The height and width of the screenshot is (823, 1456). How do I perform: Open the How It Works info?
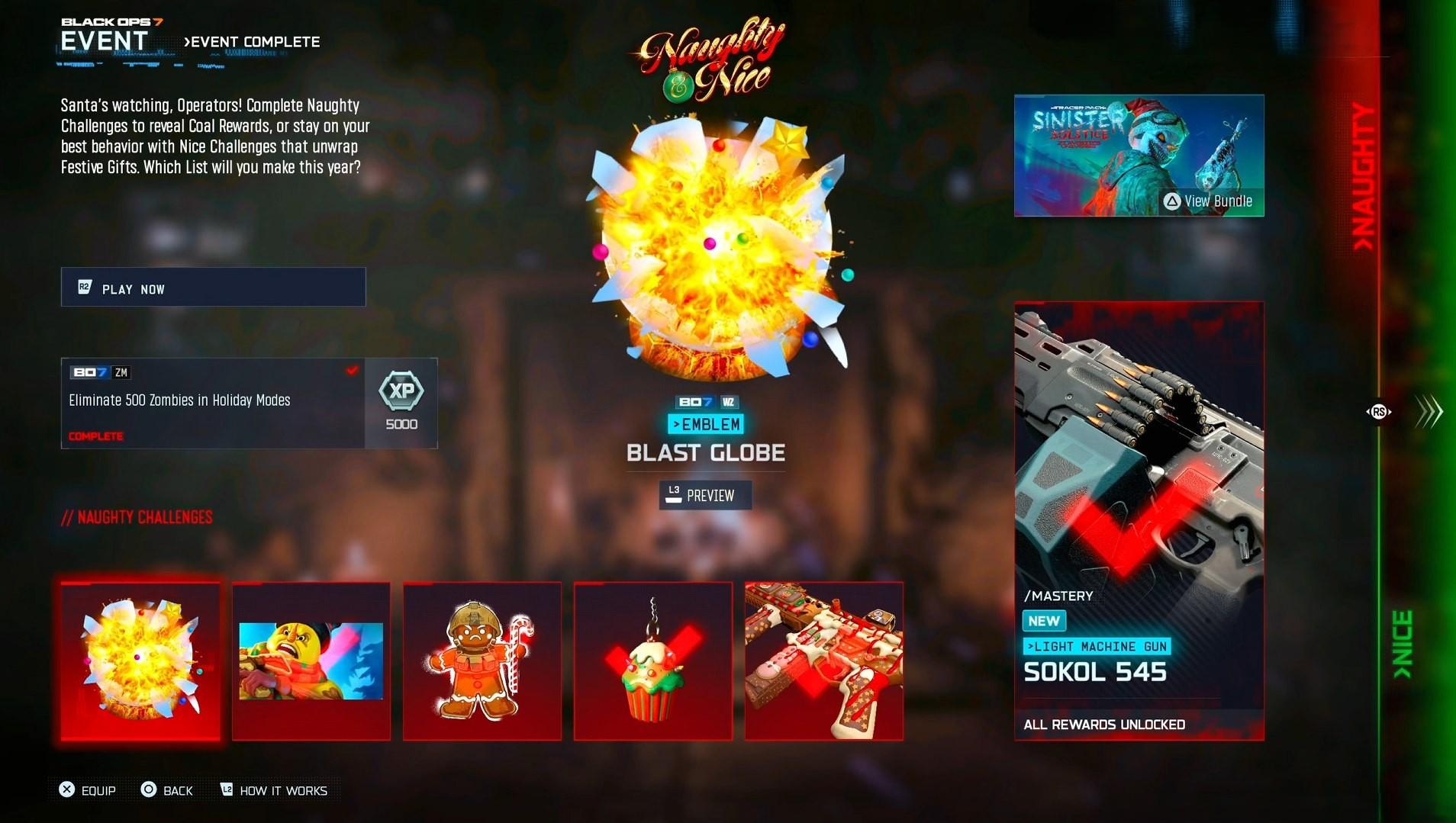(x=274, y=790)
